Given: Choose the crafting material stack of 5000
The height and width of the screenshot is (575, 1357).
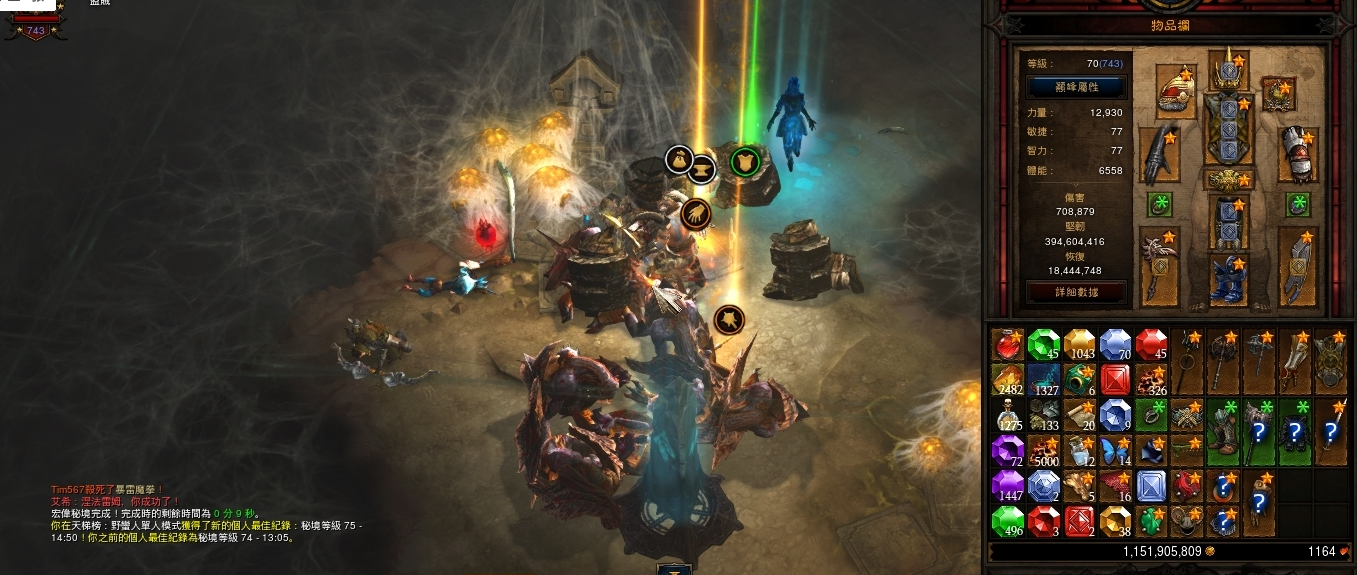Looking at the screenshot, I should [1043, 451].
